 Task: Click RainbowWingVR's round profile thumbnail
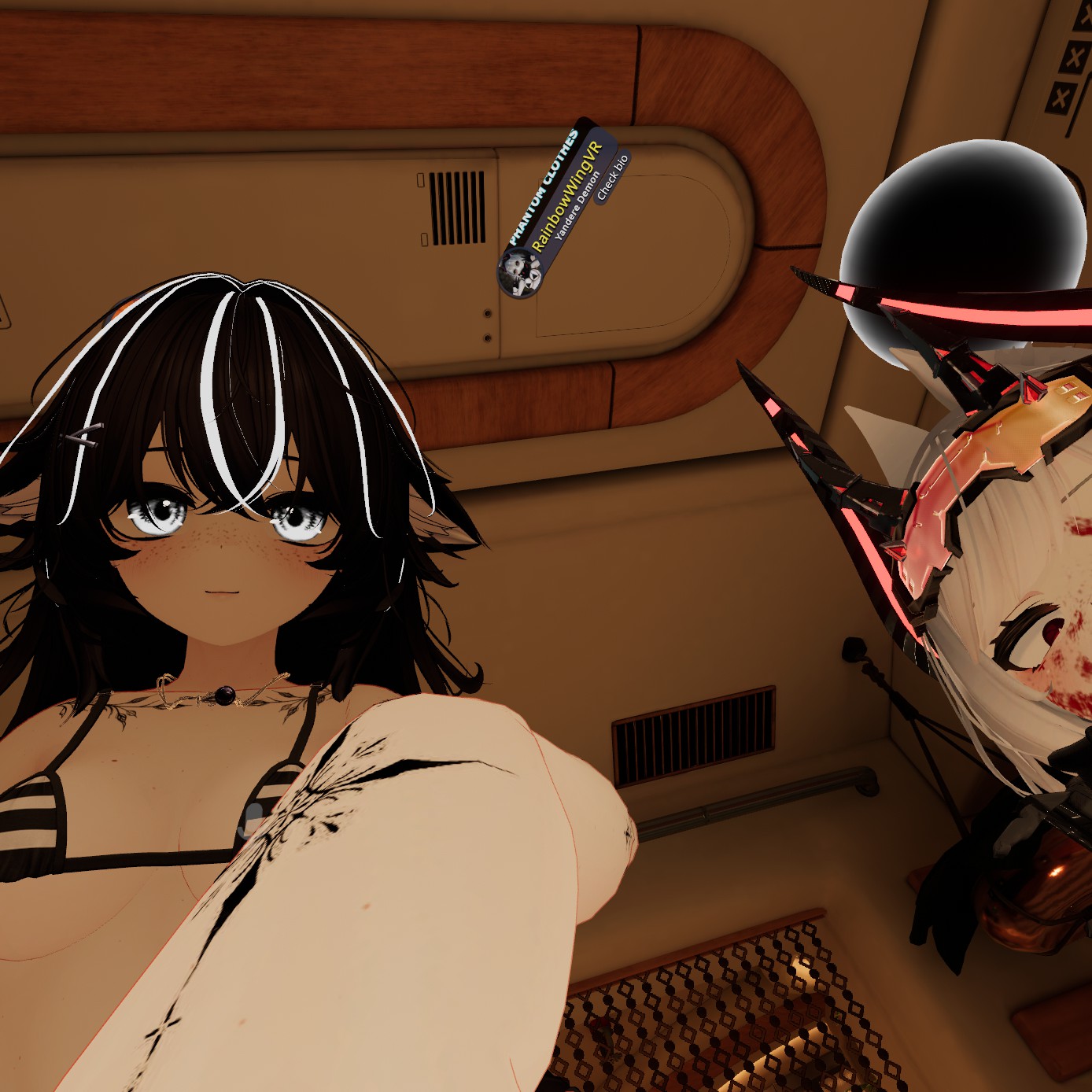click(x=519, y=272)
